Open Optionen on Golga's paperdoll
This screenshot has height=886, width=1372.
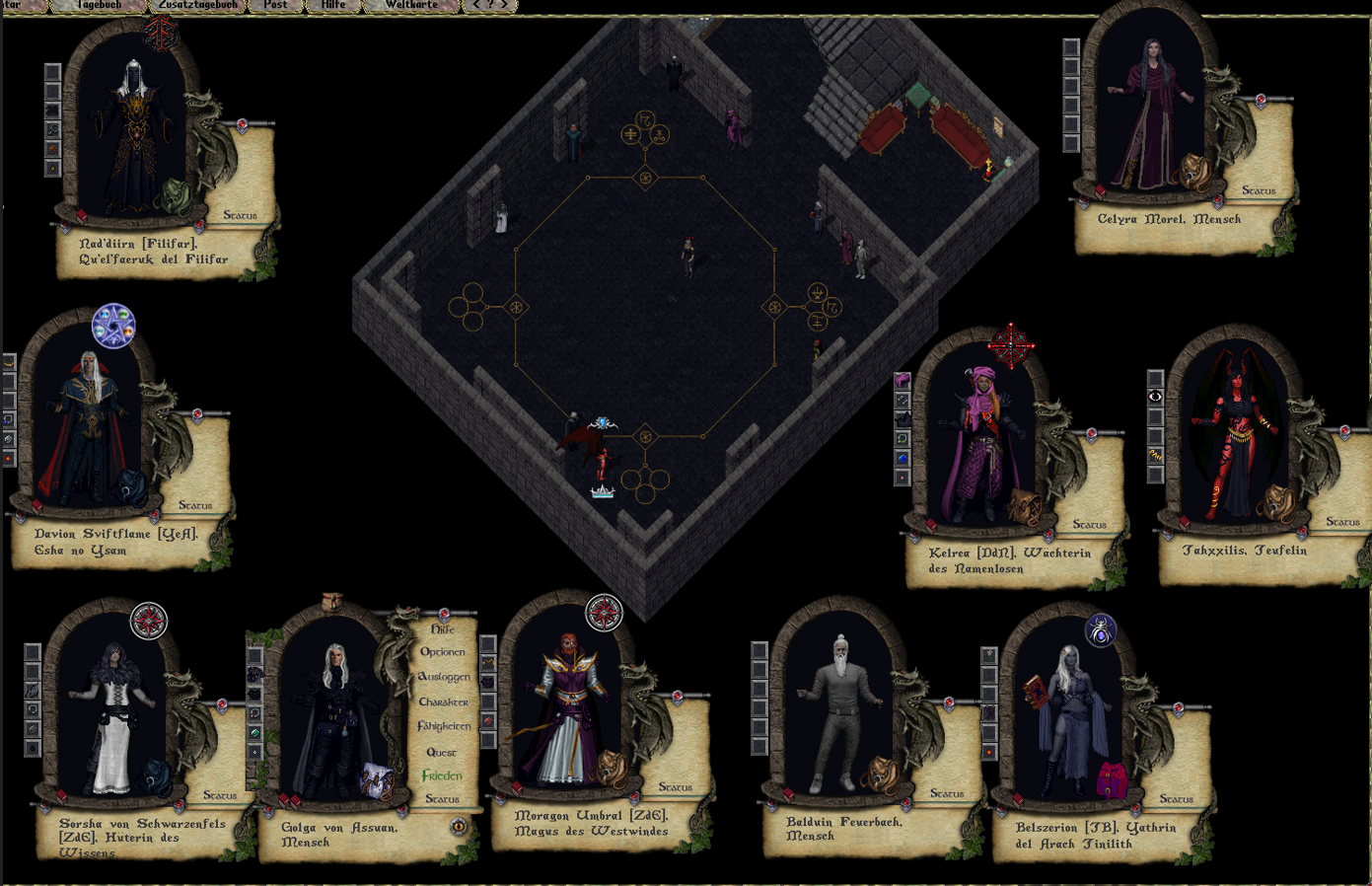click(x=443, y=652)
